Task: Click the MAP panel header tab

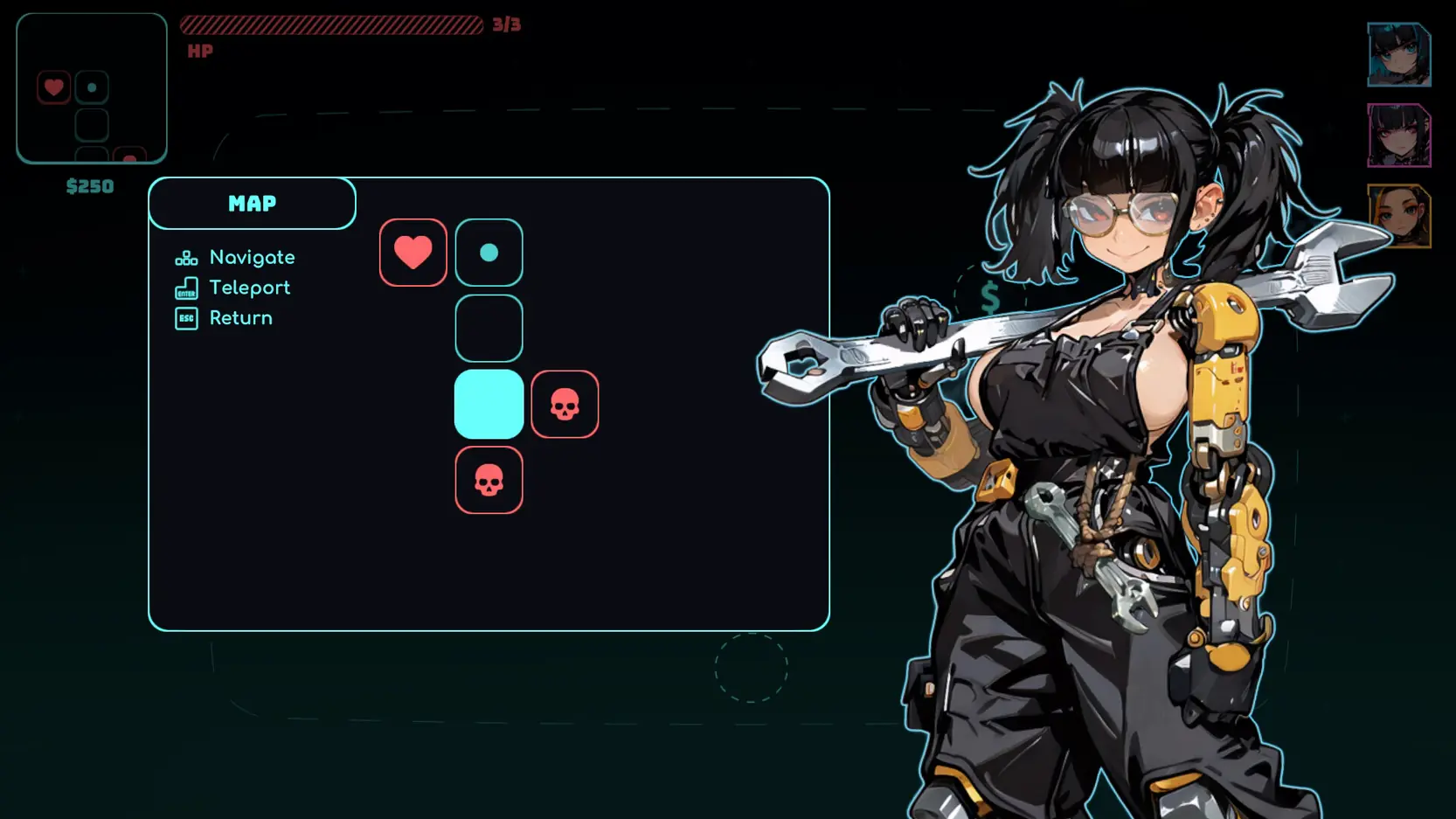Action: (x=252, y=204)
